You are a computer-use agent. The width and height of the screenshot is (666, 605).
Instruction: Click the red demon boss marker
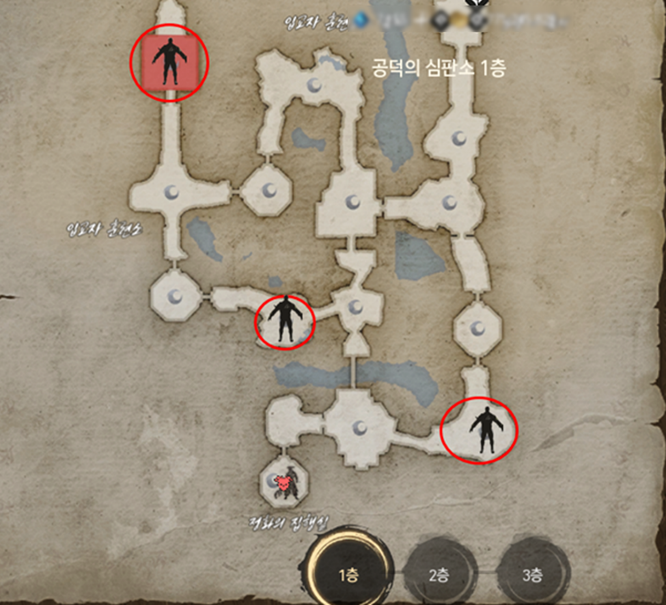(286, 482)
